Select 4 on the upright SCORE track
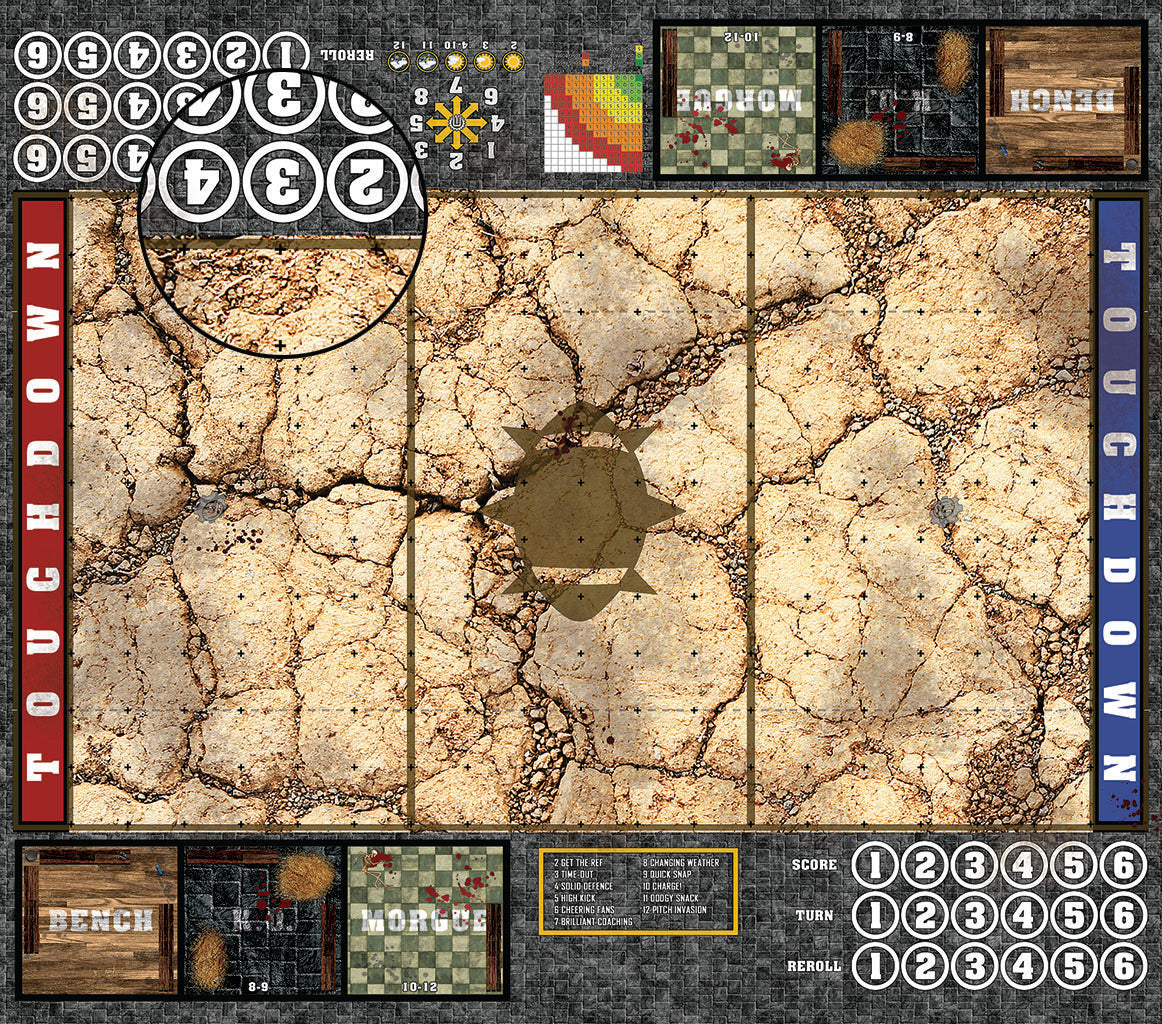Screen dimensions: 1162x1024 (x=1024, y=866)
